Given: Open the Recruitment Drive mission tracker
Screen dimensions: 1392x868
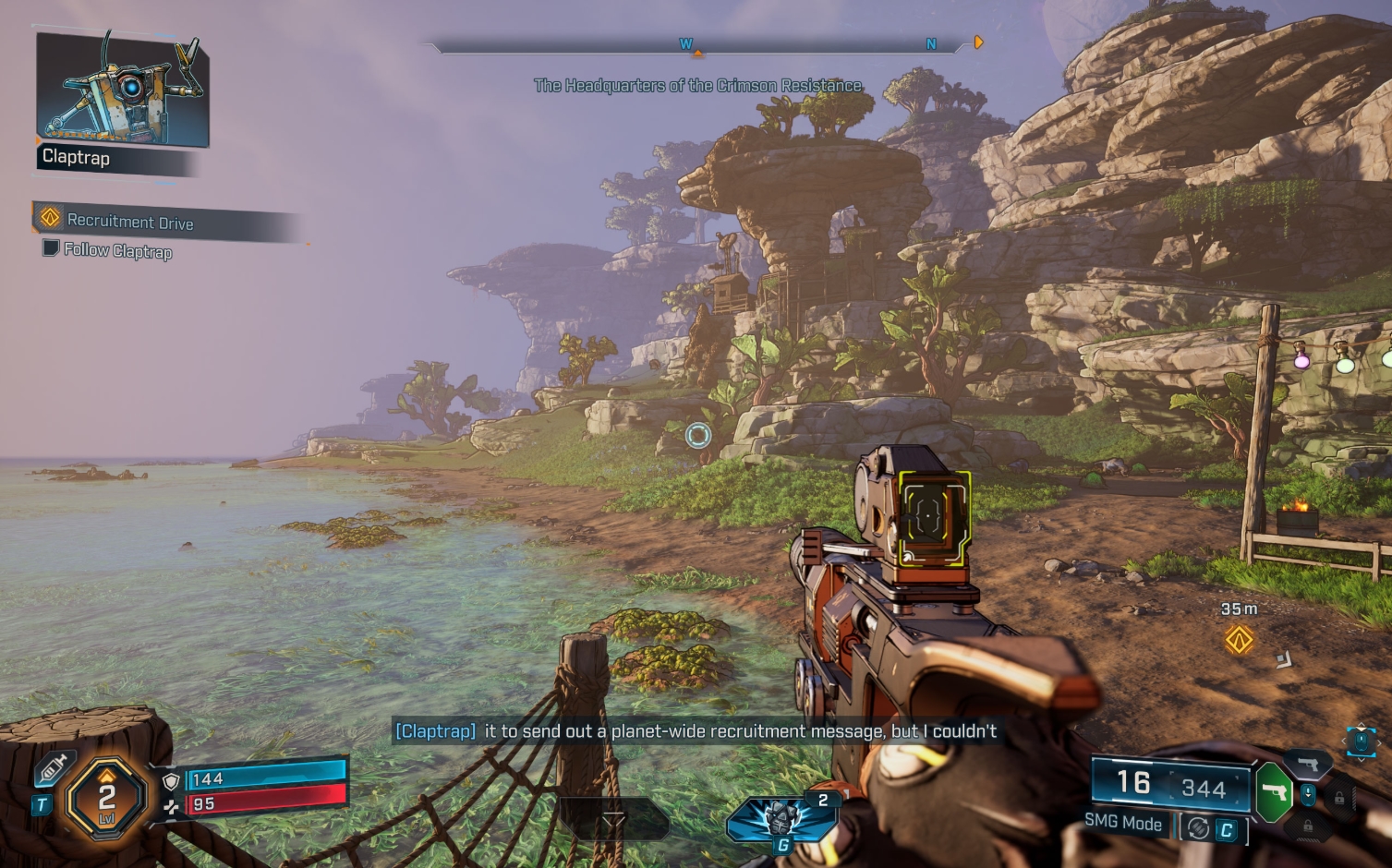Looking at the screenshot, I should coord(129,222).
